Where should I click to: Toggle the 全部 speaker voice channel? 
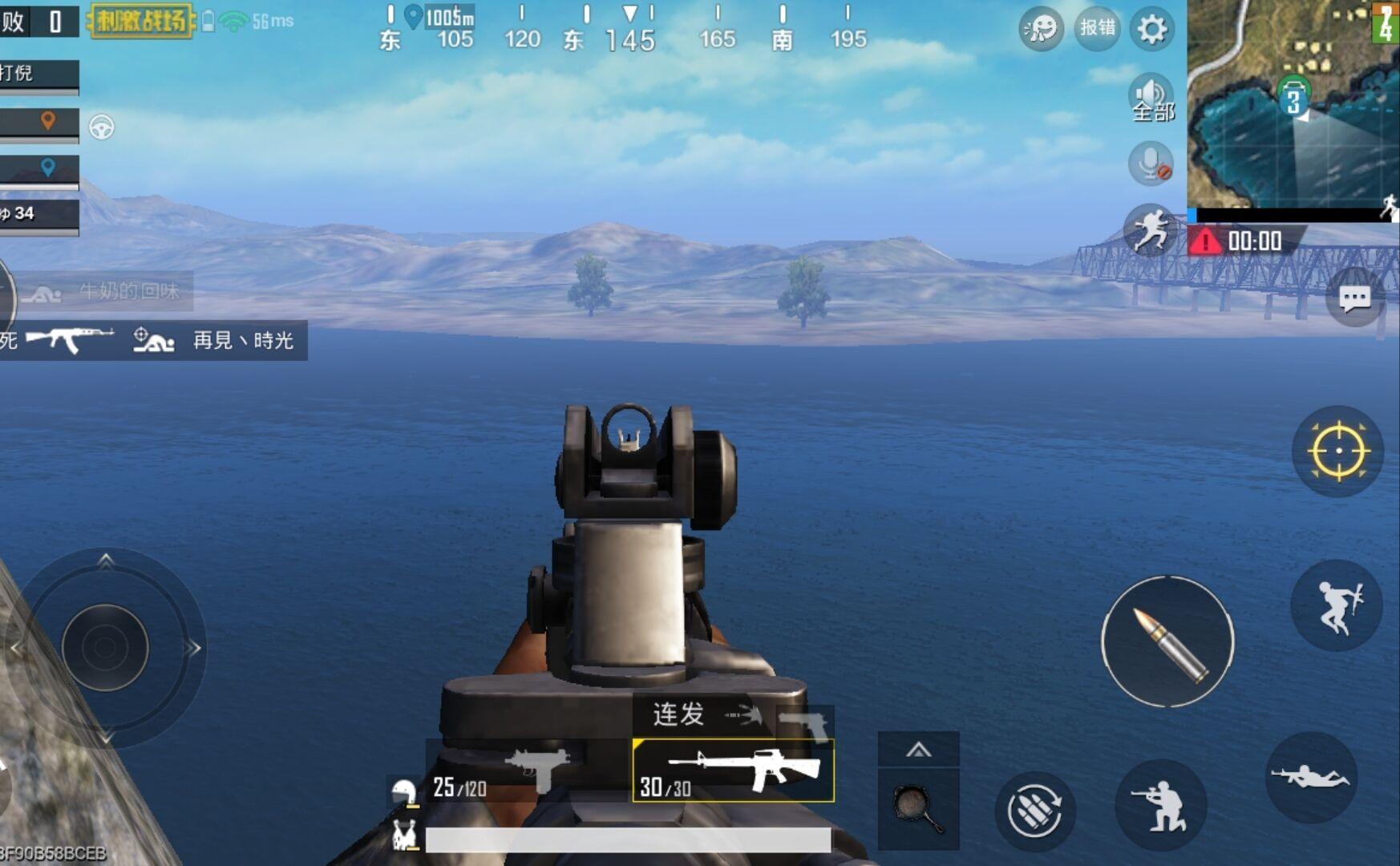pos(1151,99)
